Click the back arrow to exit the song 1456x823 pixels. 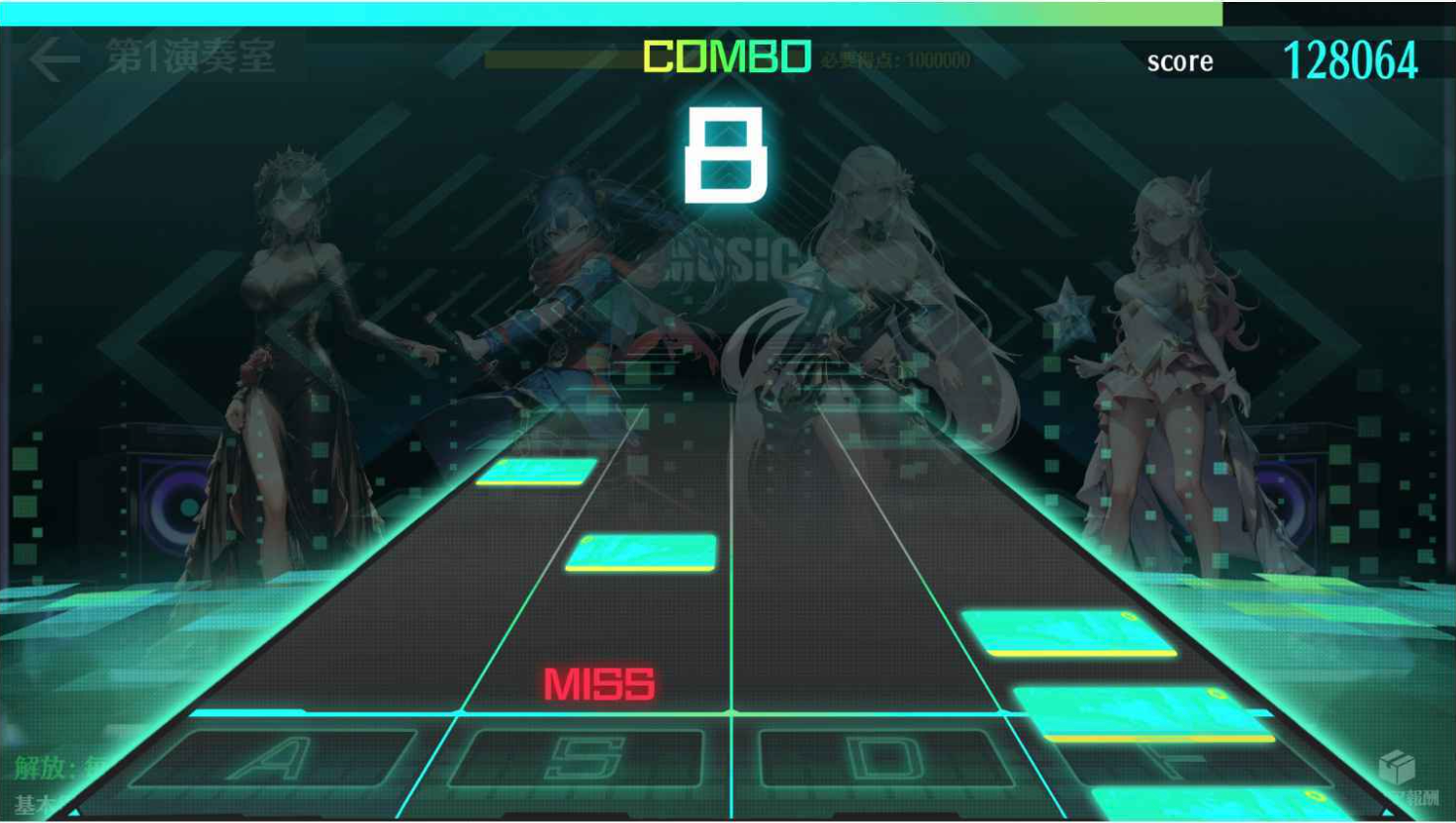pyautogui.click(x=54, y=57)
